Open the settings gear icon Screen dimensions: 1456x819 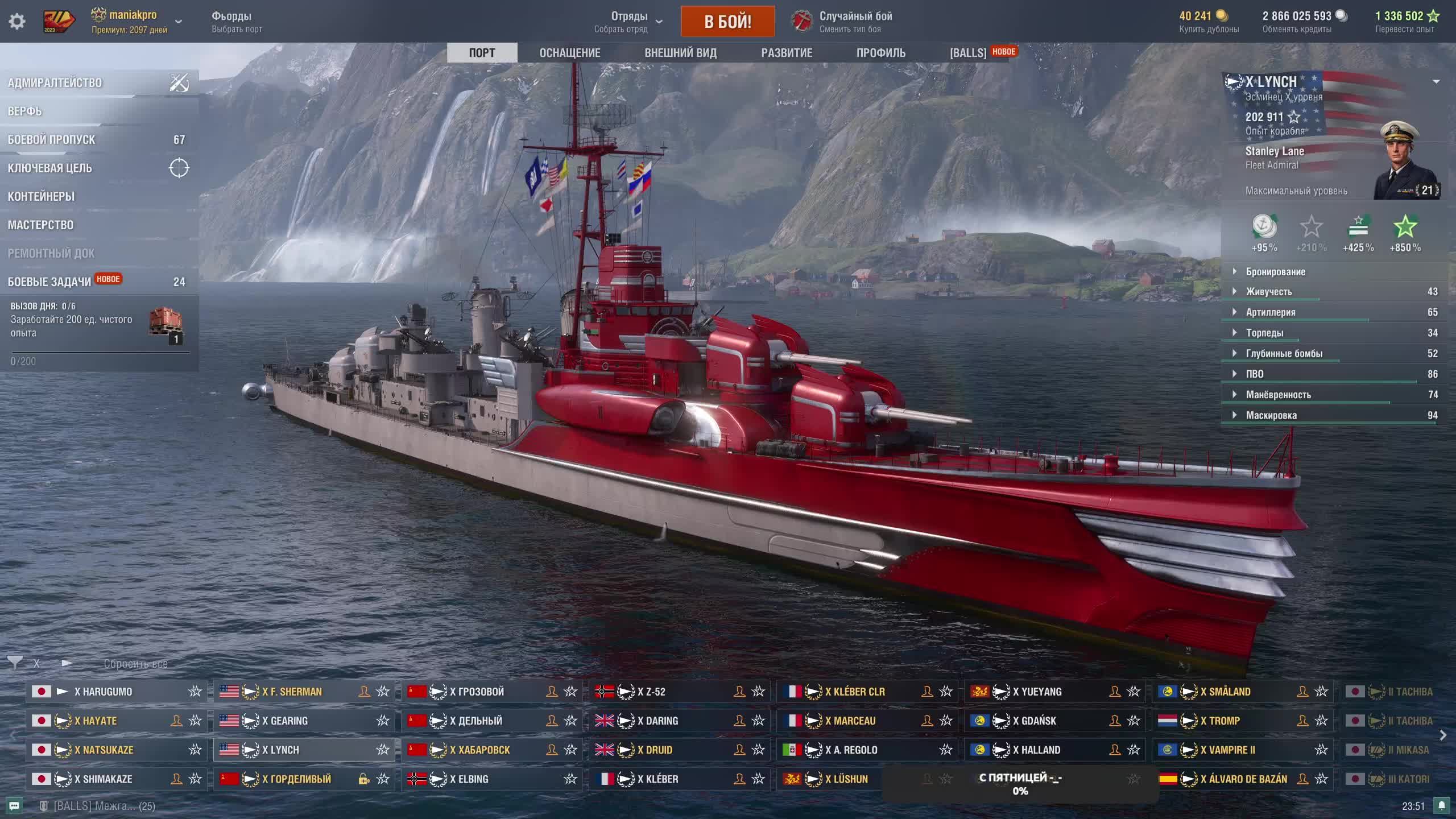[17, 22]
